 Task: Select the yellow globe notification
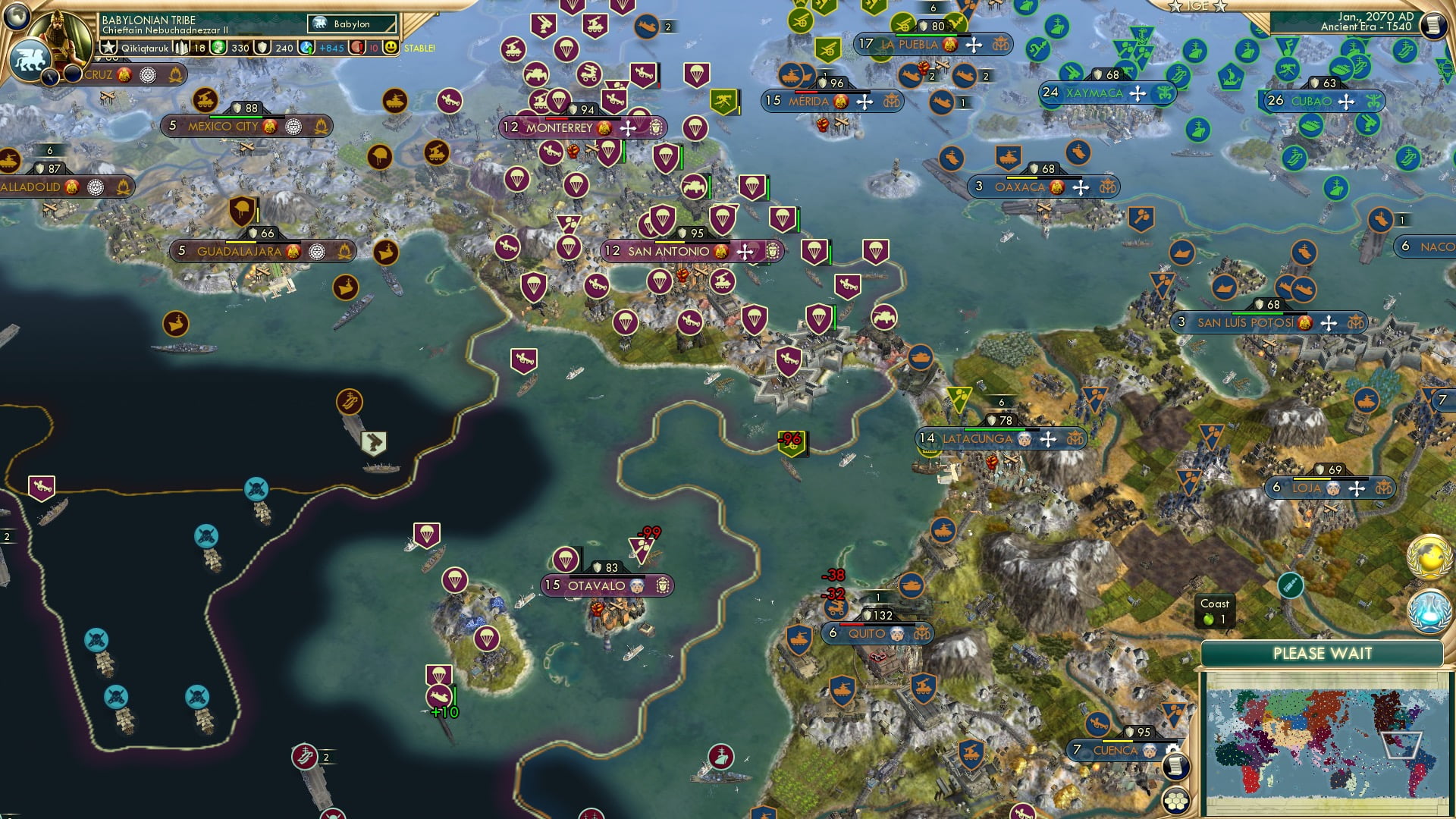click(x=1429, y=557)
